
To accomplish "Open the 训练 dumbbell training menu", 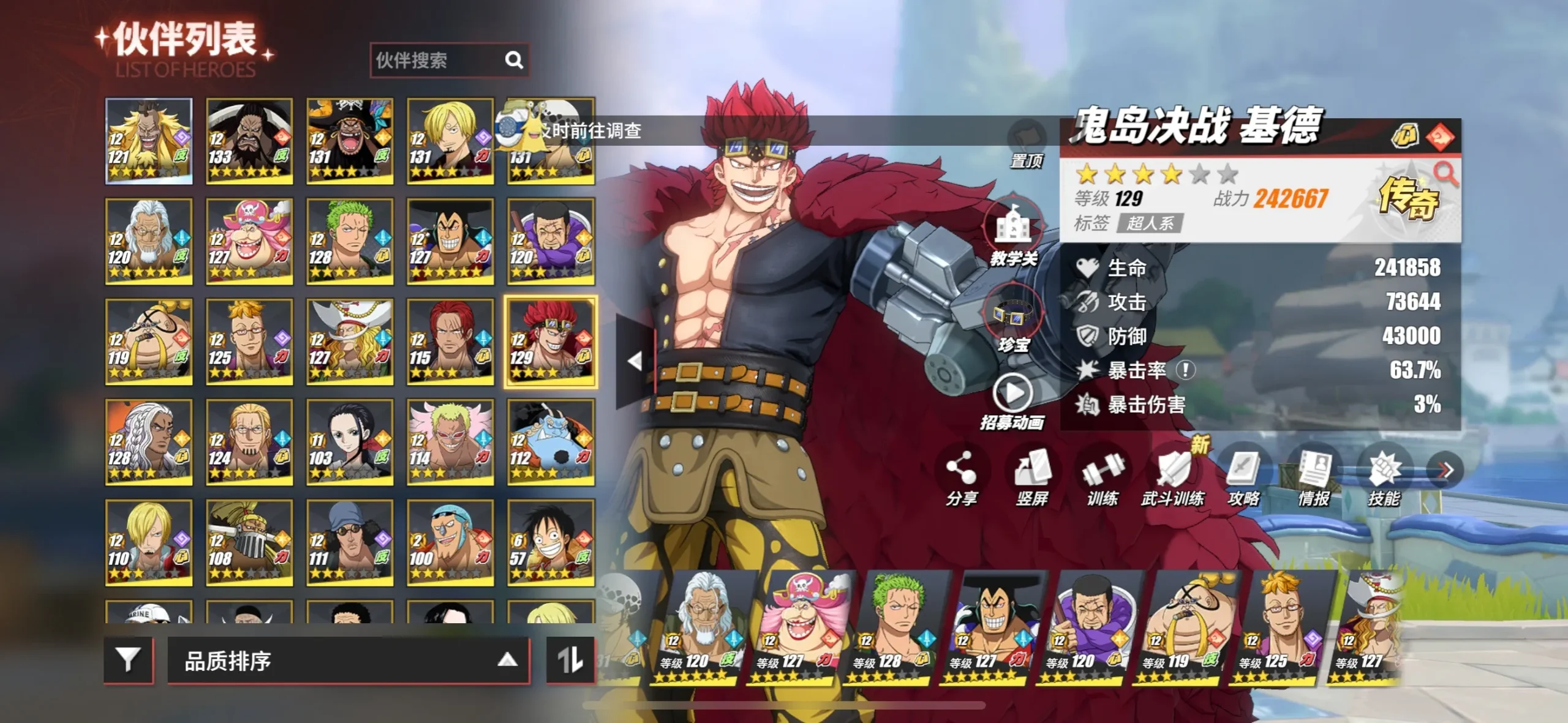I will [1102, 479].
